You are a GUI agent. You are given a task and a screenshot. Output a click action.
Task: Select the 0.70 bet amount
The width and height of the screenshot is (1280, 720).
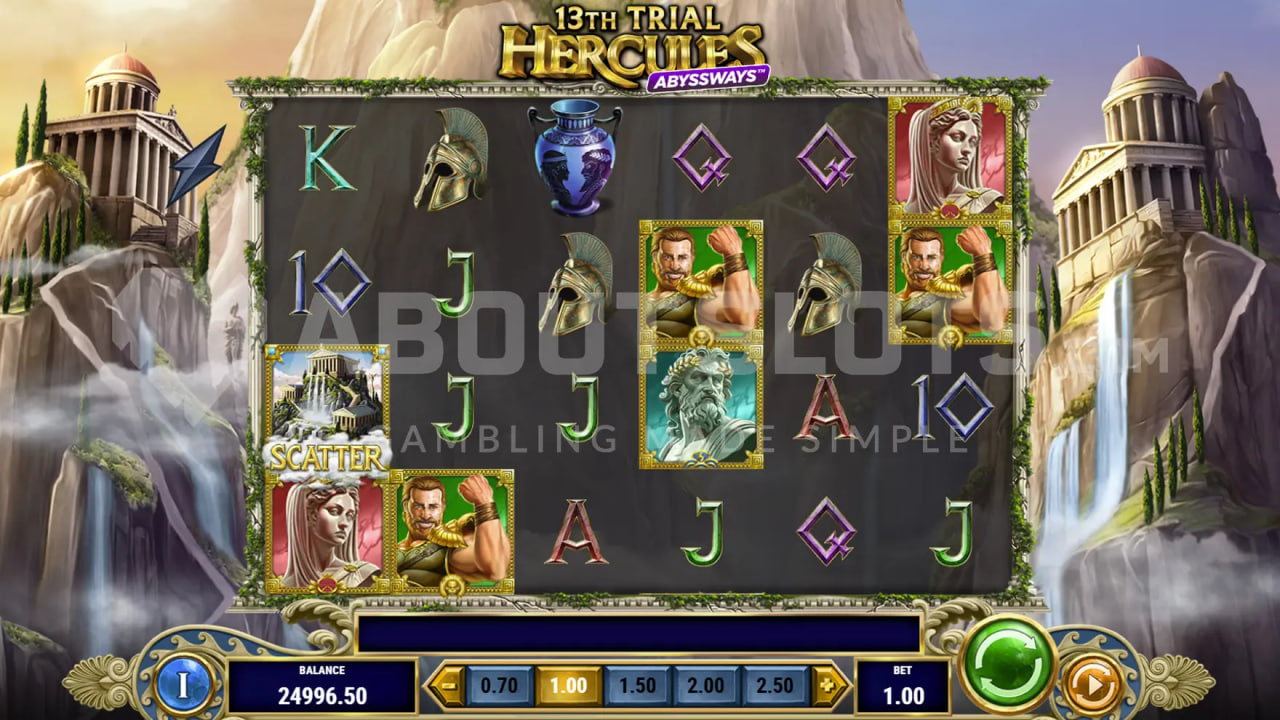(x=498, y=686)
